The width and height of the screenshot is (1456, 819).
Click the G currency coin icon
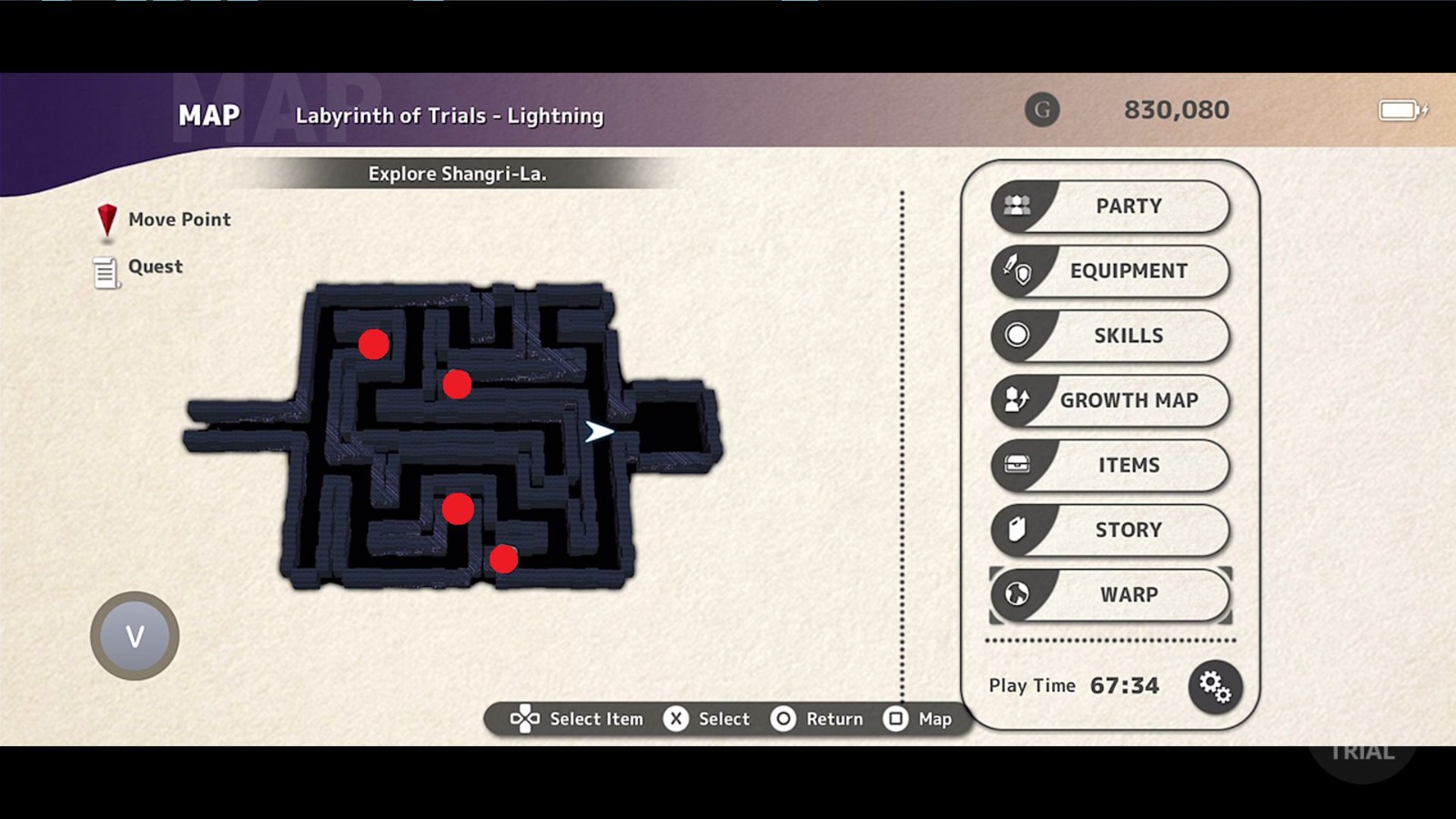pyautogui.click(x=1042, y=110)
